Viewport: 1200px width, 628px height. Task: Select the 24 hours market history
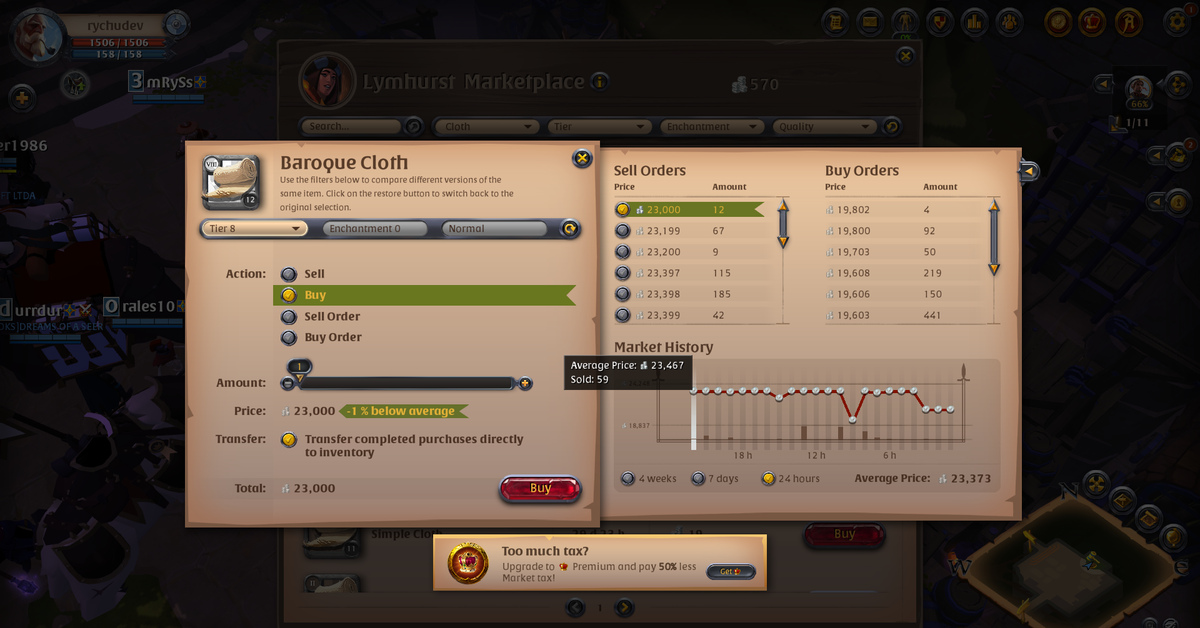click(768, 479)
